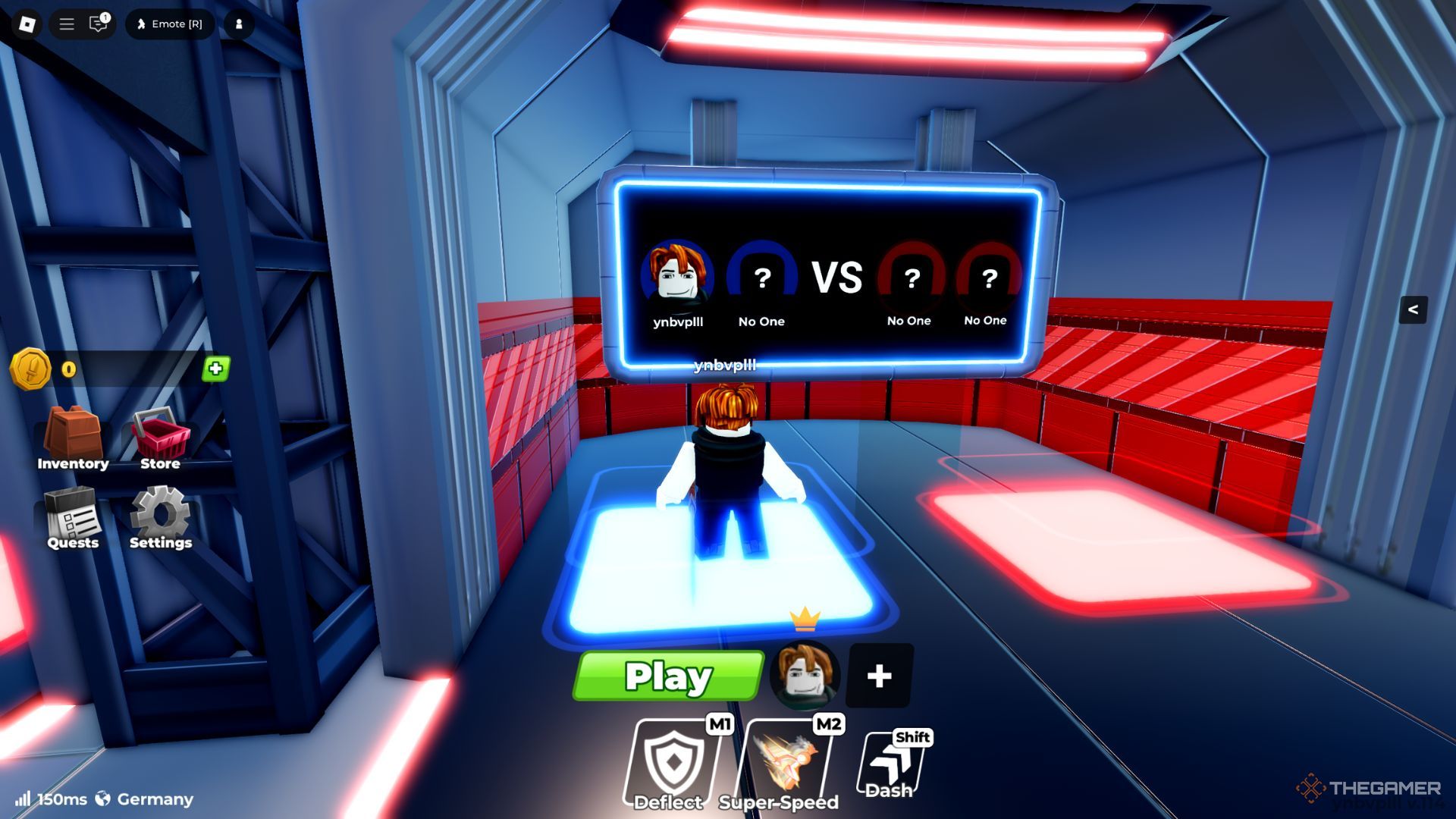Add coins with the green plus button

coord(215,369)
